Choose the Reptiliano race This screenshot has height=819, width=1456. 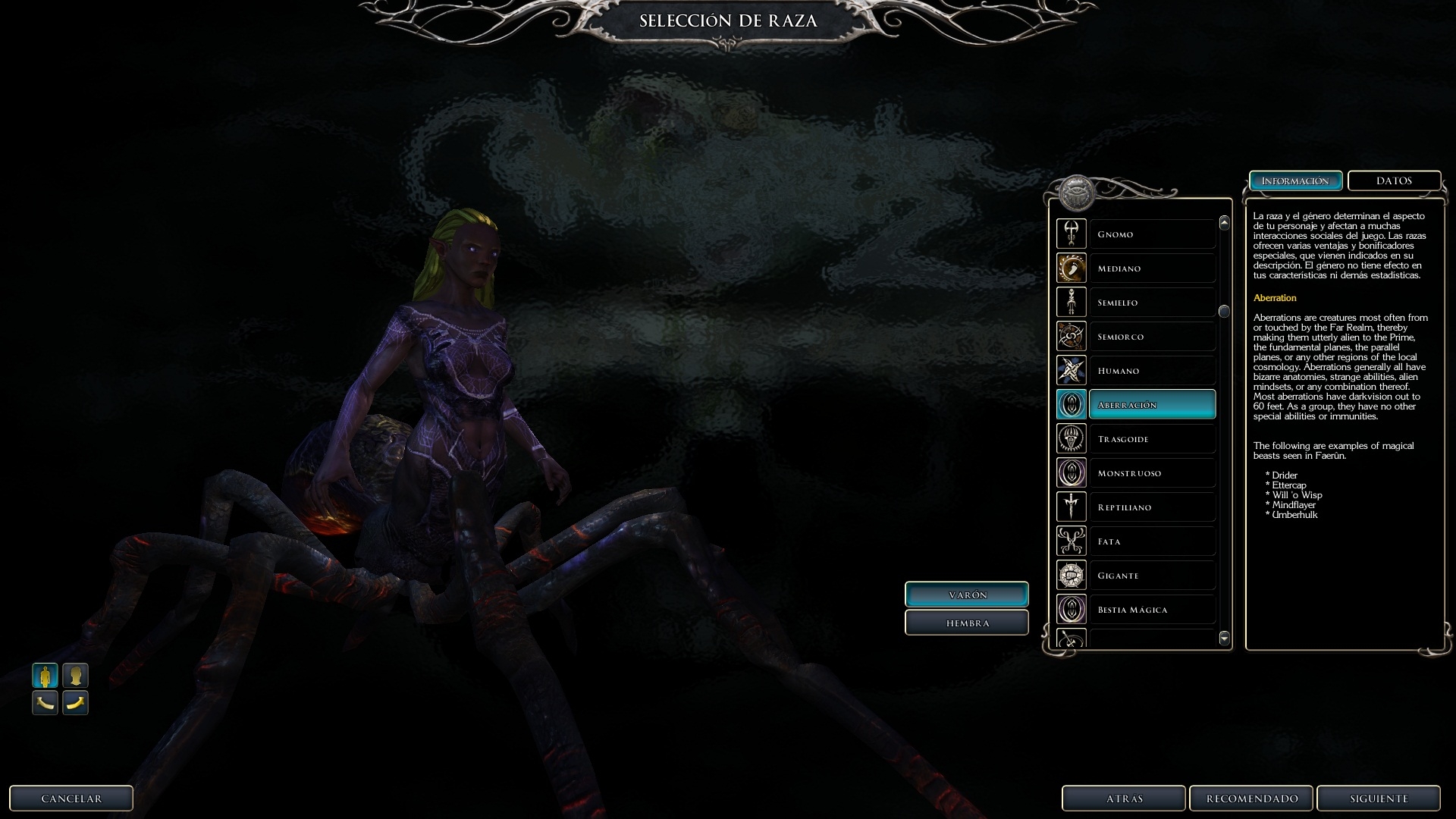[1151, 507]
